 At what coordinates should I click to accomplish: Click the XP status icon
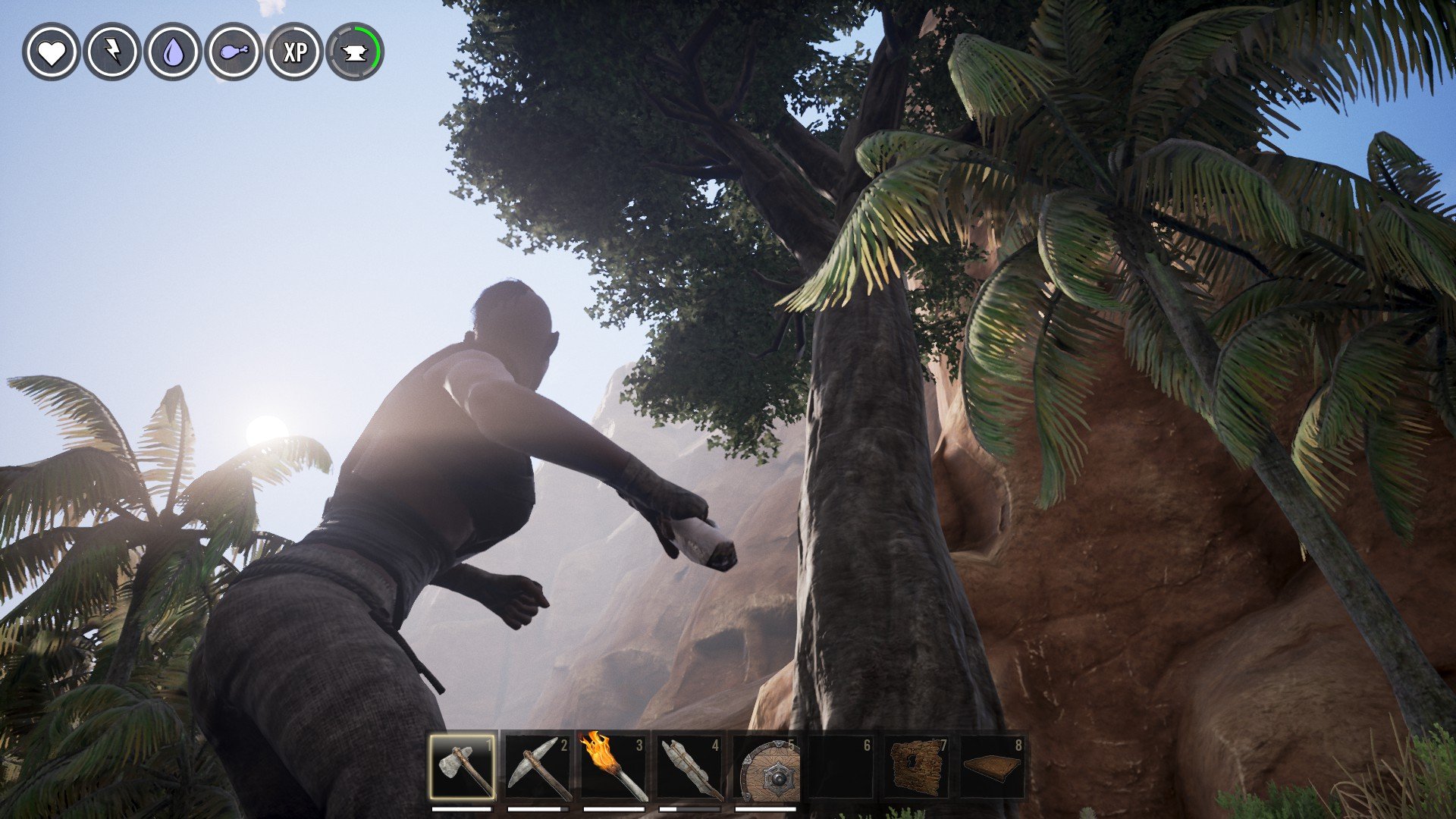(296, 54)
